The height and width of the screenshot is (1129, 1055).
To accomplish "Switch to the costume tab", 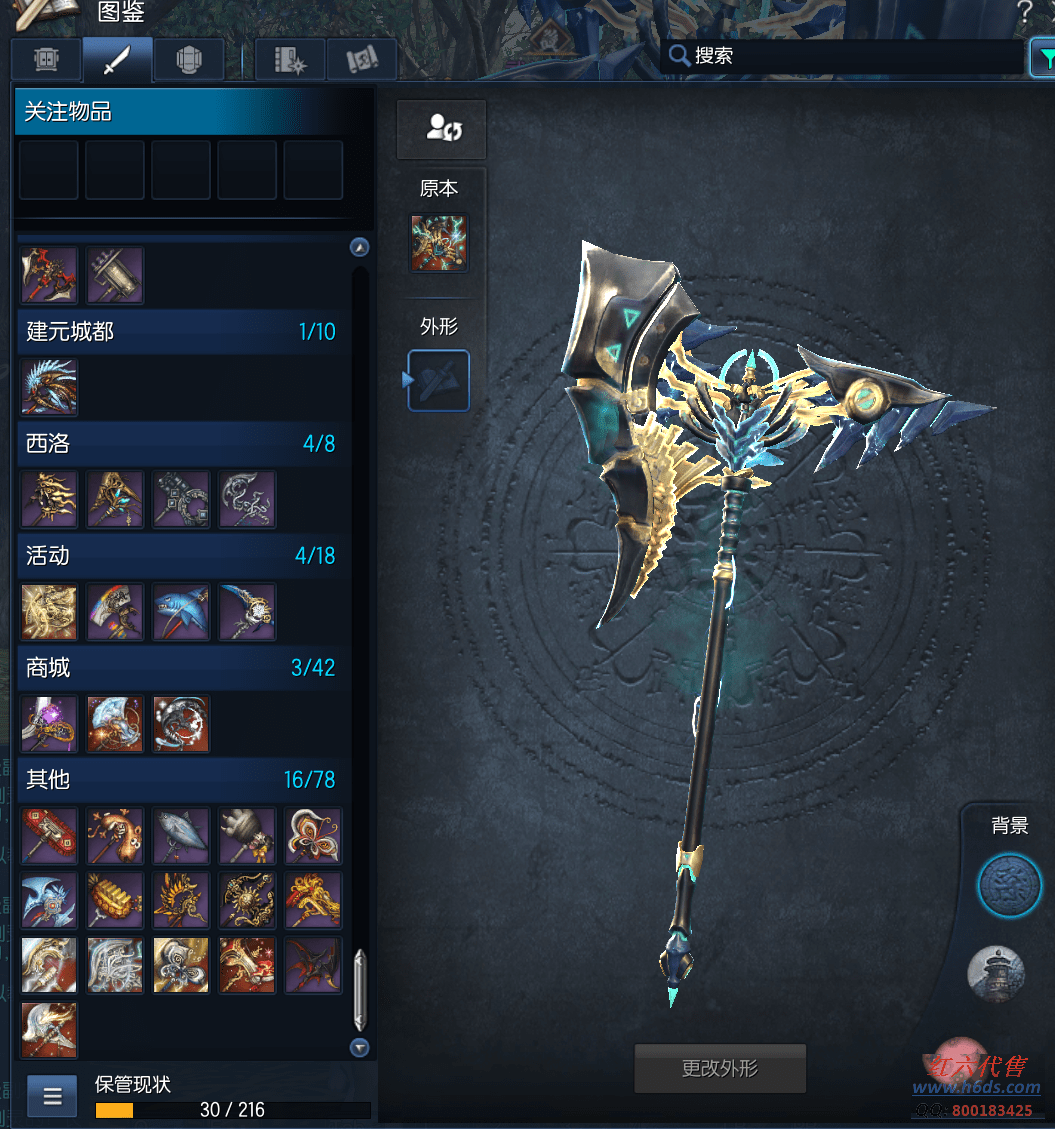I will (47, 61).
